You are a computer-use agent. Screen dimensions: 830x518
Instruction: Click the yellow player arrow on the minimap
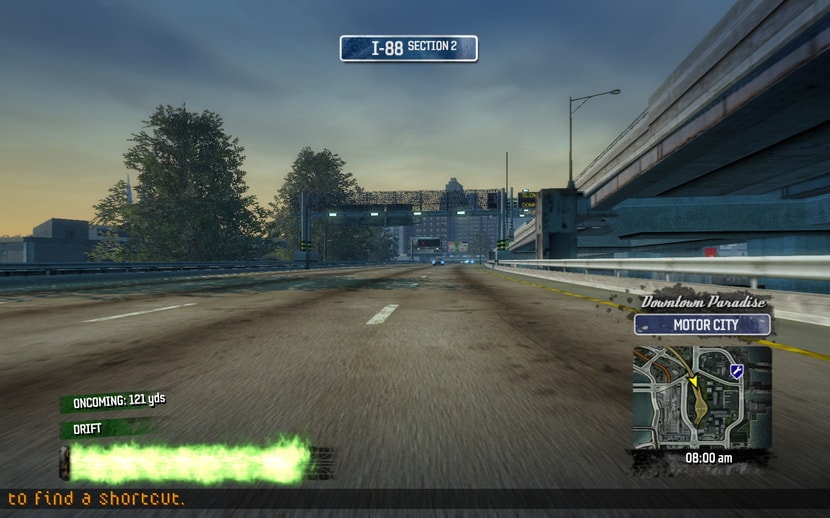click(x=691, y=381)
